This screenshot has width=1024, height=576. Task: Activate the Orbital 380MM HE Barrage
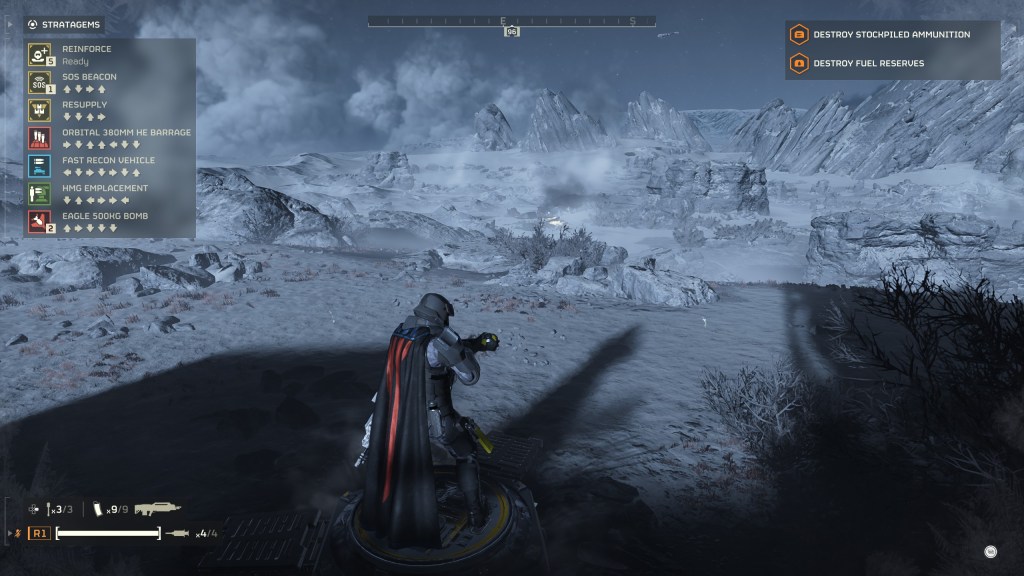[x=40, y=138]
